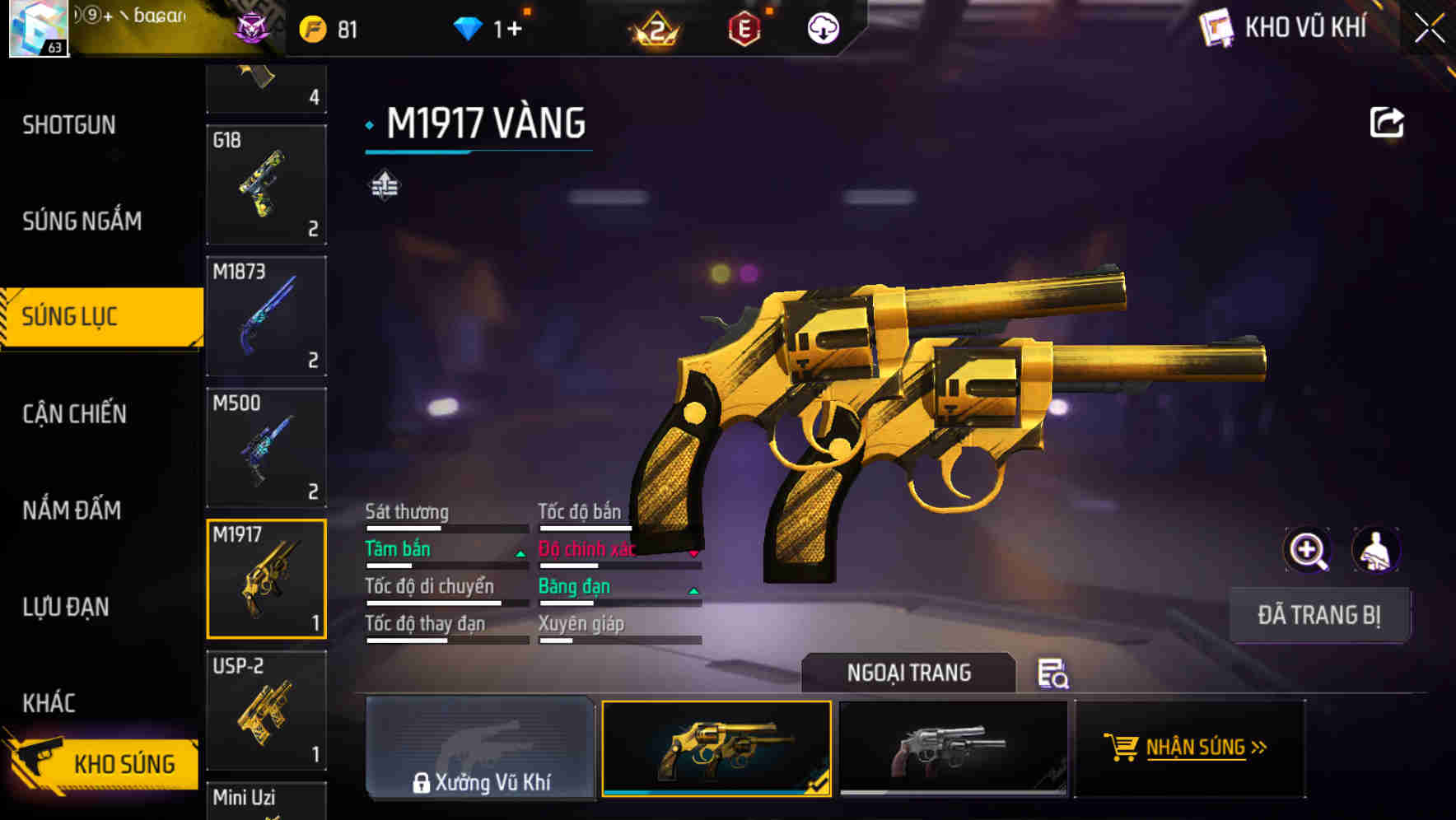Open character preview icon beside the magnifier
Viewport: 1456px width, 820px height.
pos(1375,549)
